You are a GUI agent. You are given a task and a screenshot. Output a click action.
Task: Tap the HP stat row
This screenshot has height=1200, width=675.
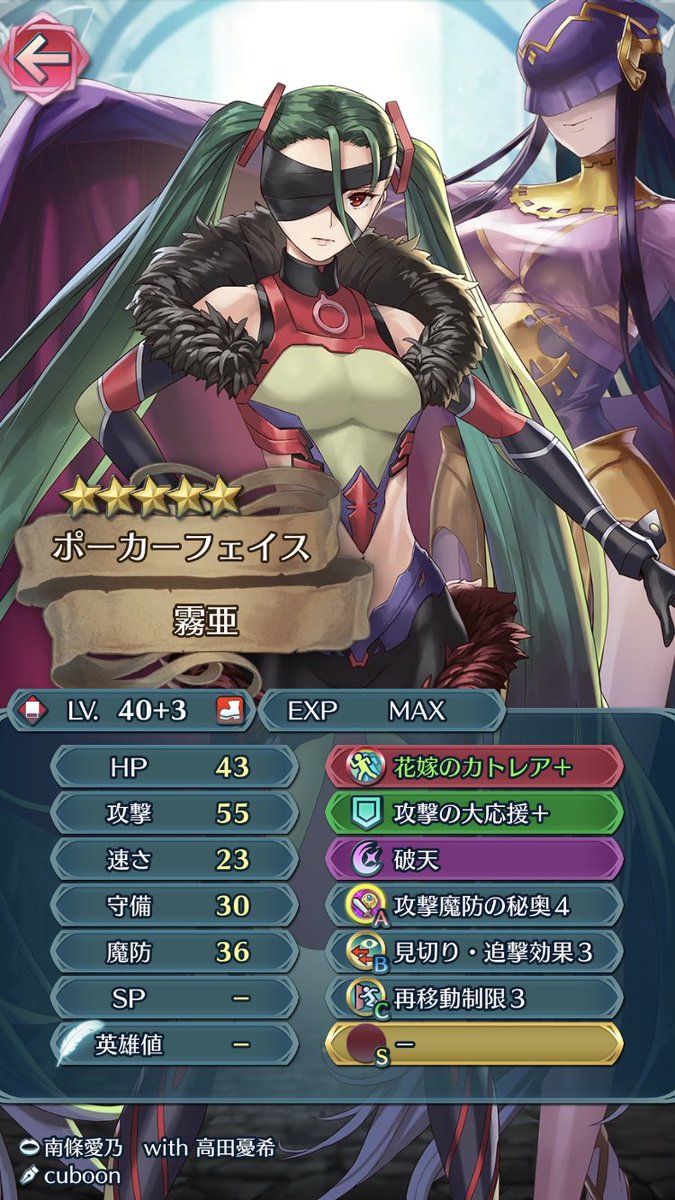click(173, 766)
